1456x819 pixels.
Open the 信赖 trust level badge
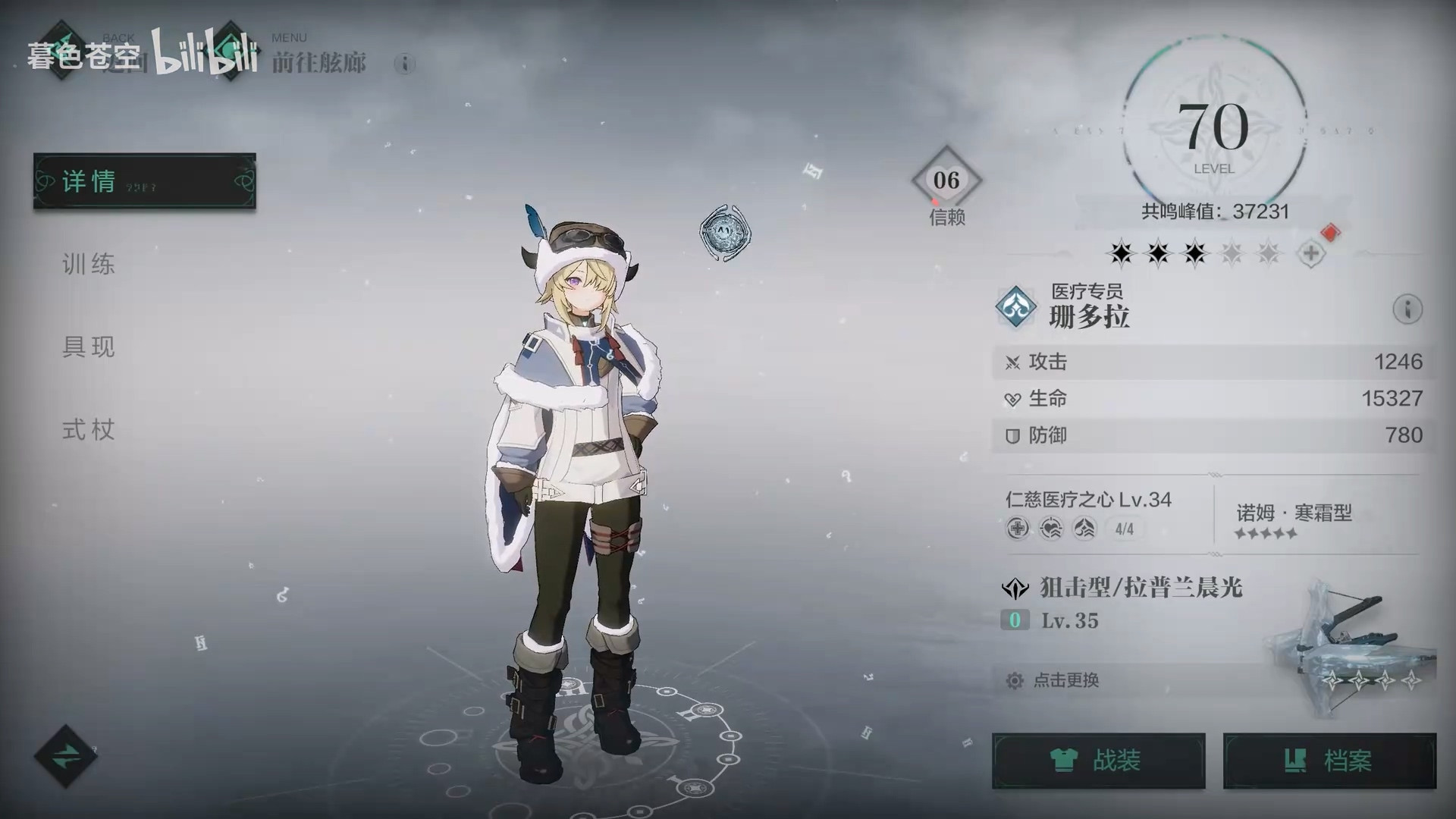[x=946, y=182]
